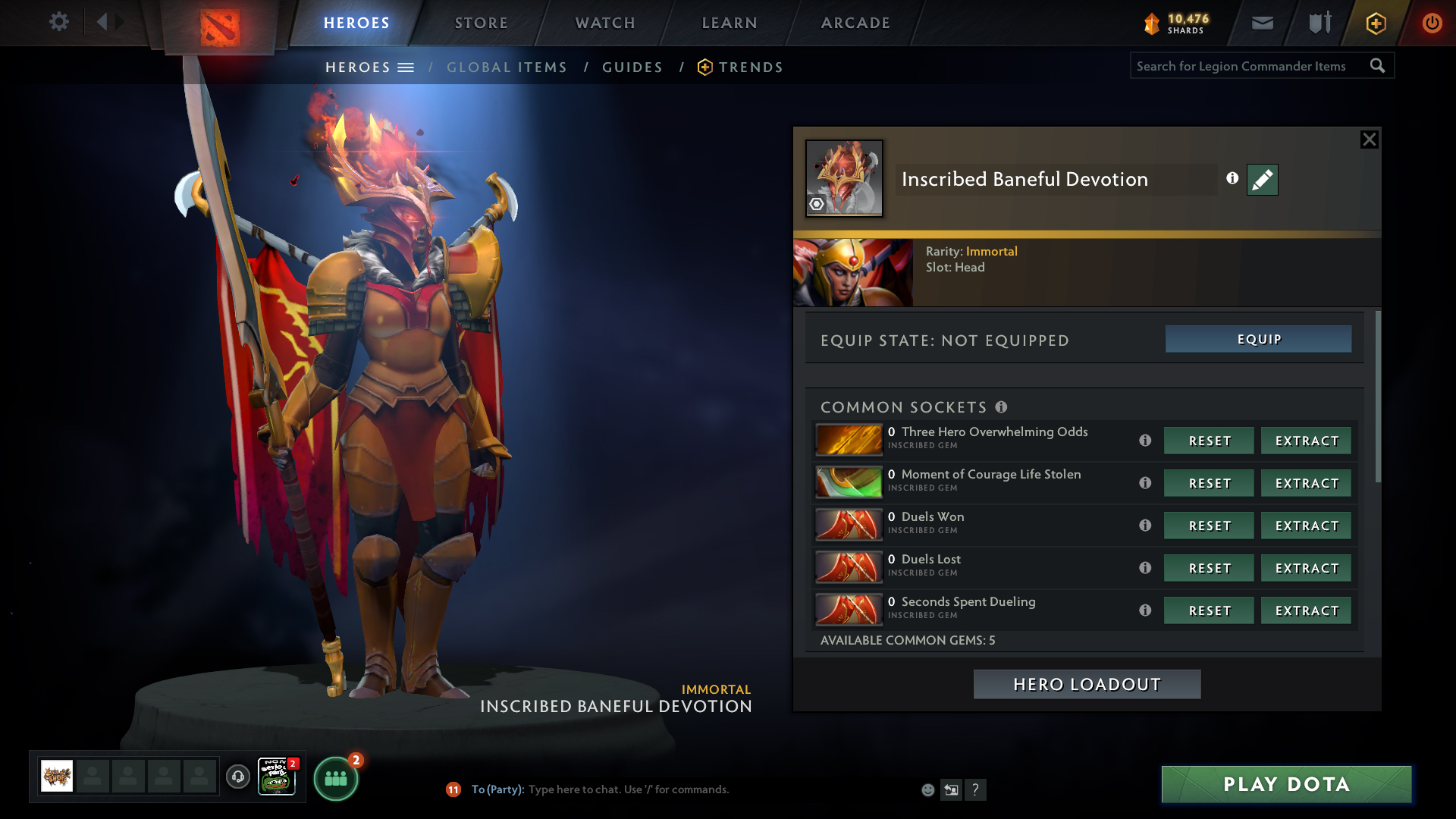Extract the Moment of Courage Life Stolen gem
The image size is (1456, 819).
pos(1306,483)
